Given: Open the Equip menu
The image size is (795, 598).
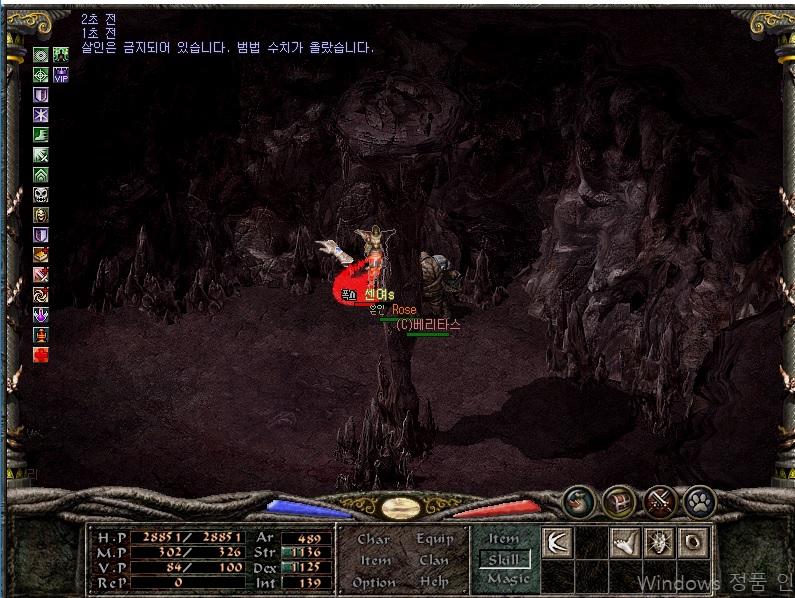Looking at the screenshot, I should click(x=434, y=539).
